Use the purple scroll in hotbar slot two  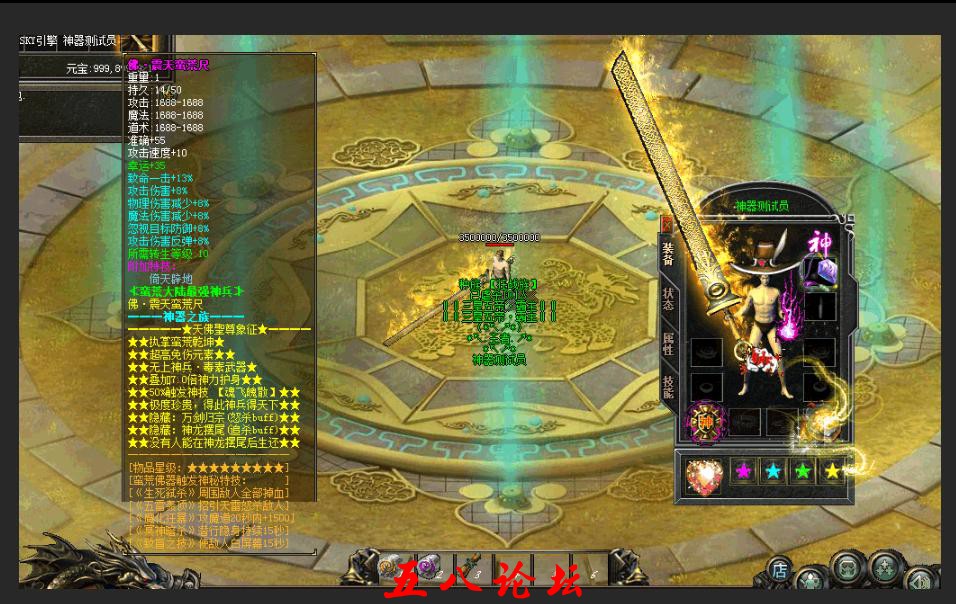coord(430,567)
